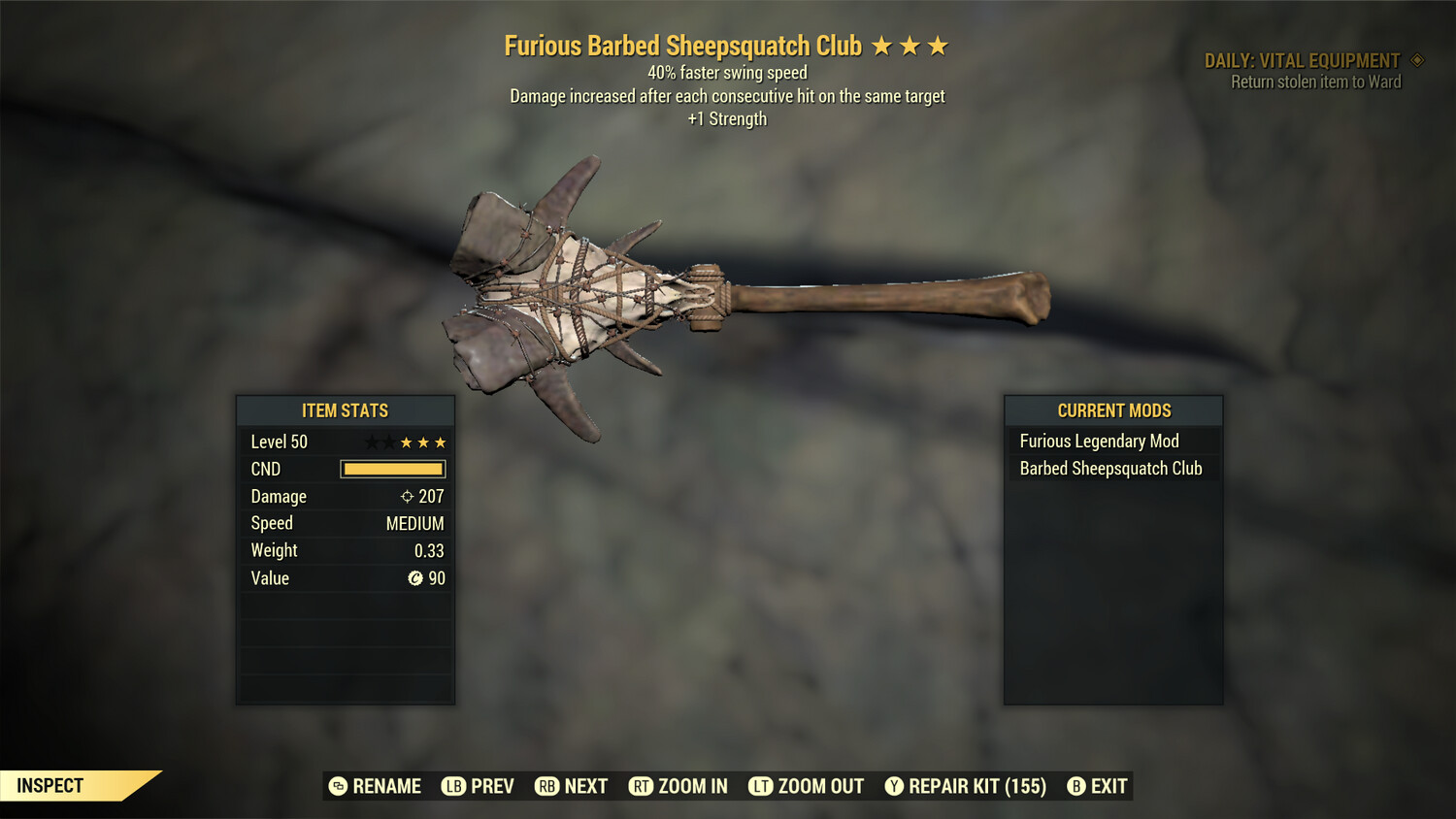Click the CND condition bar
The image size is (1456, 819).
pyautogui.click(x=392, y=469)
